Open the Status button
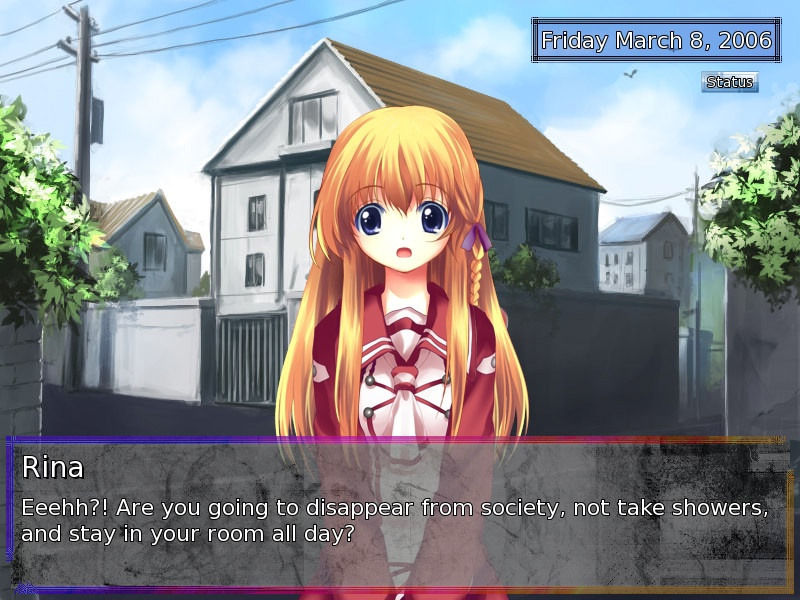Image resolution: width=800 pixels, height=600 pixels. pyautogui.click(x=729, y=82)
